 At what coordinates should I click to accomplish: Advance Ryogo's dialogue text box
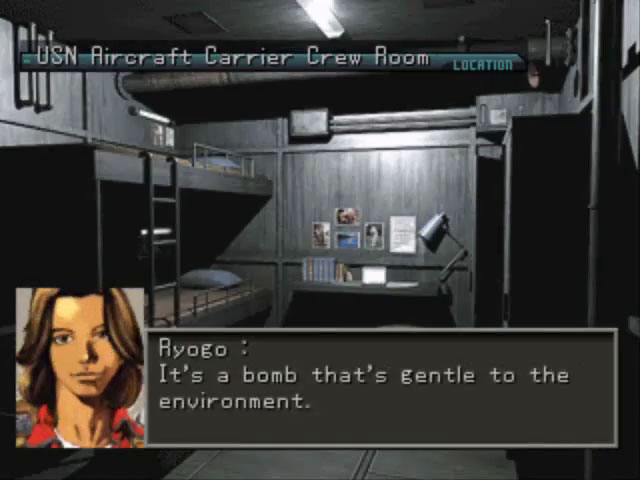point(382,388)
